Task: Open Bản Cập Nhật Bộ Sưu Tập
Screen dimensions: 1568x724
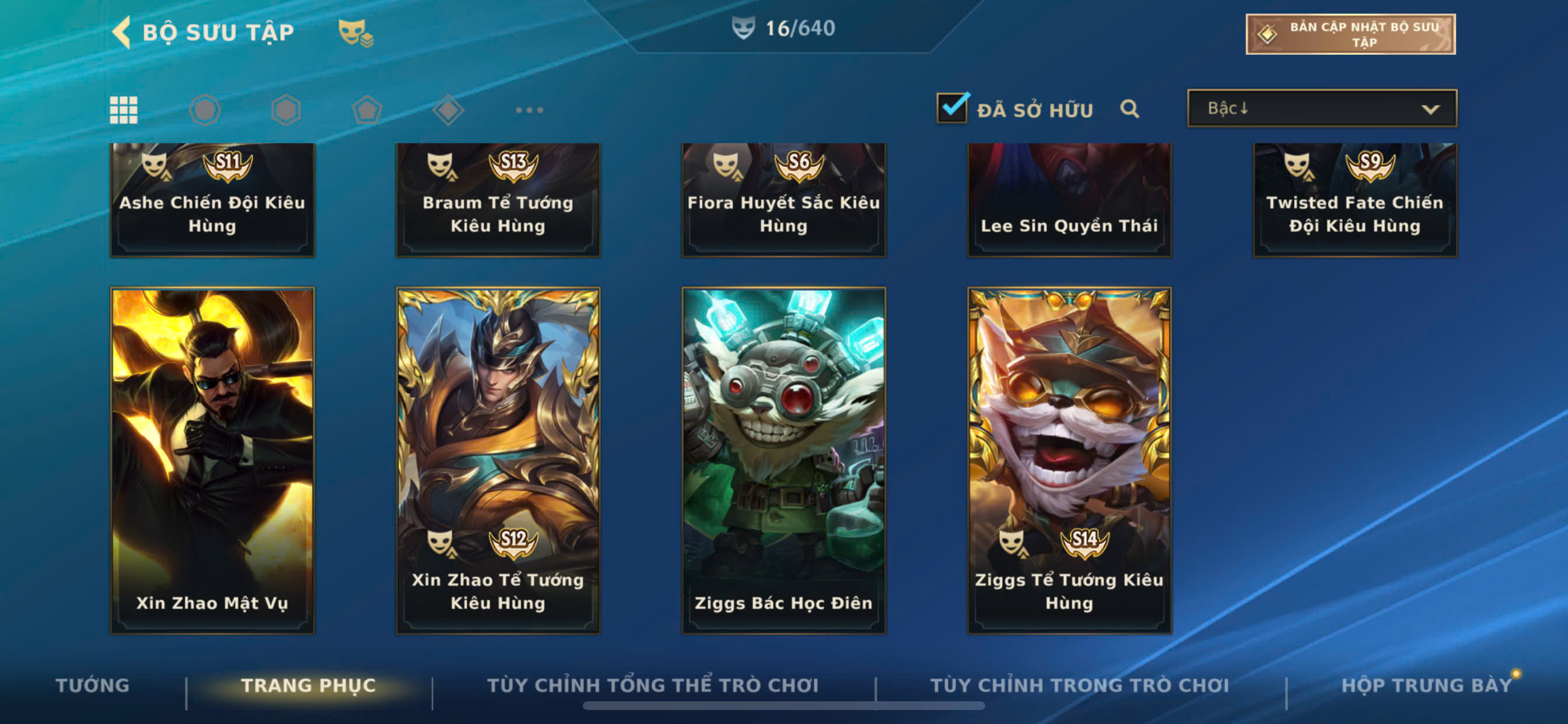Action: click(x=1350, y=34)
